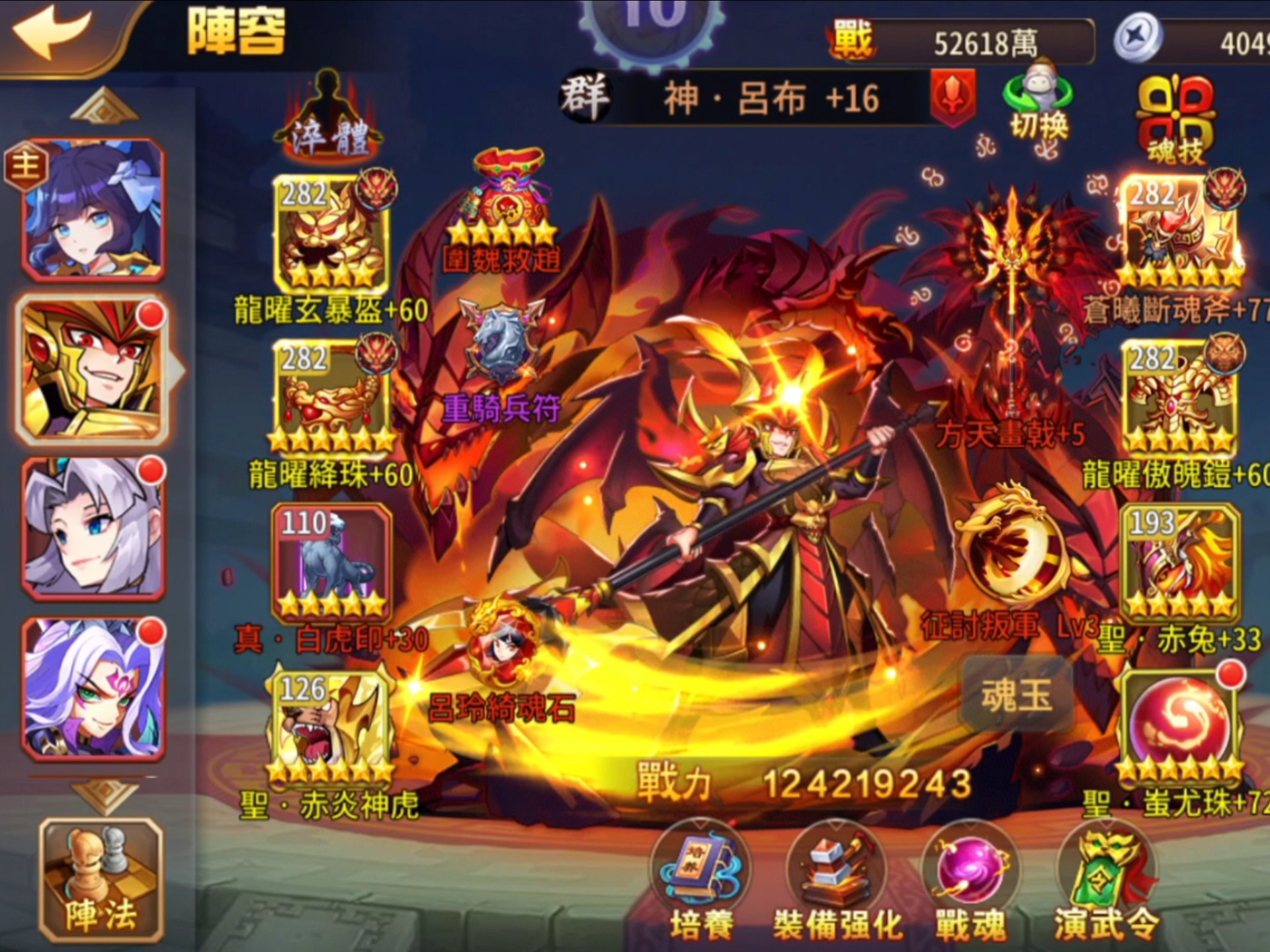The height and width of the screenshot is (952, 1270).
Task: Select the 真·白虎印 seal slot
Action: point(331,562)
